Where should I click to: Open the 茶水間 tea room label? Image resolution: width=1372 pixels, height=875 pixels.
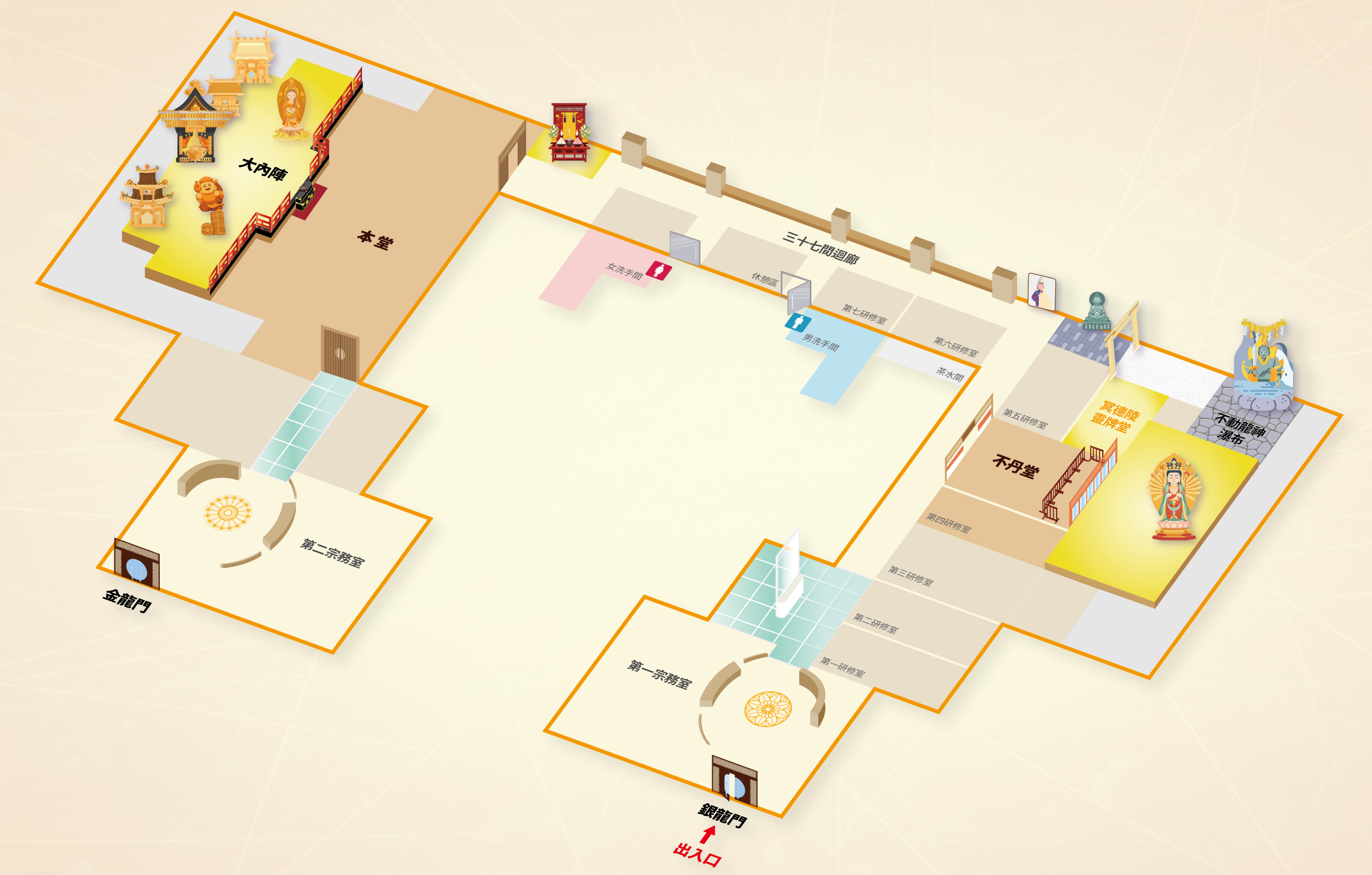950,373
